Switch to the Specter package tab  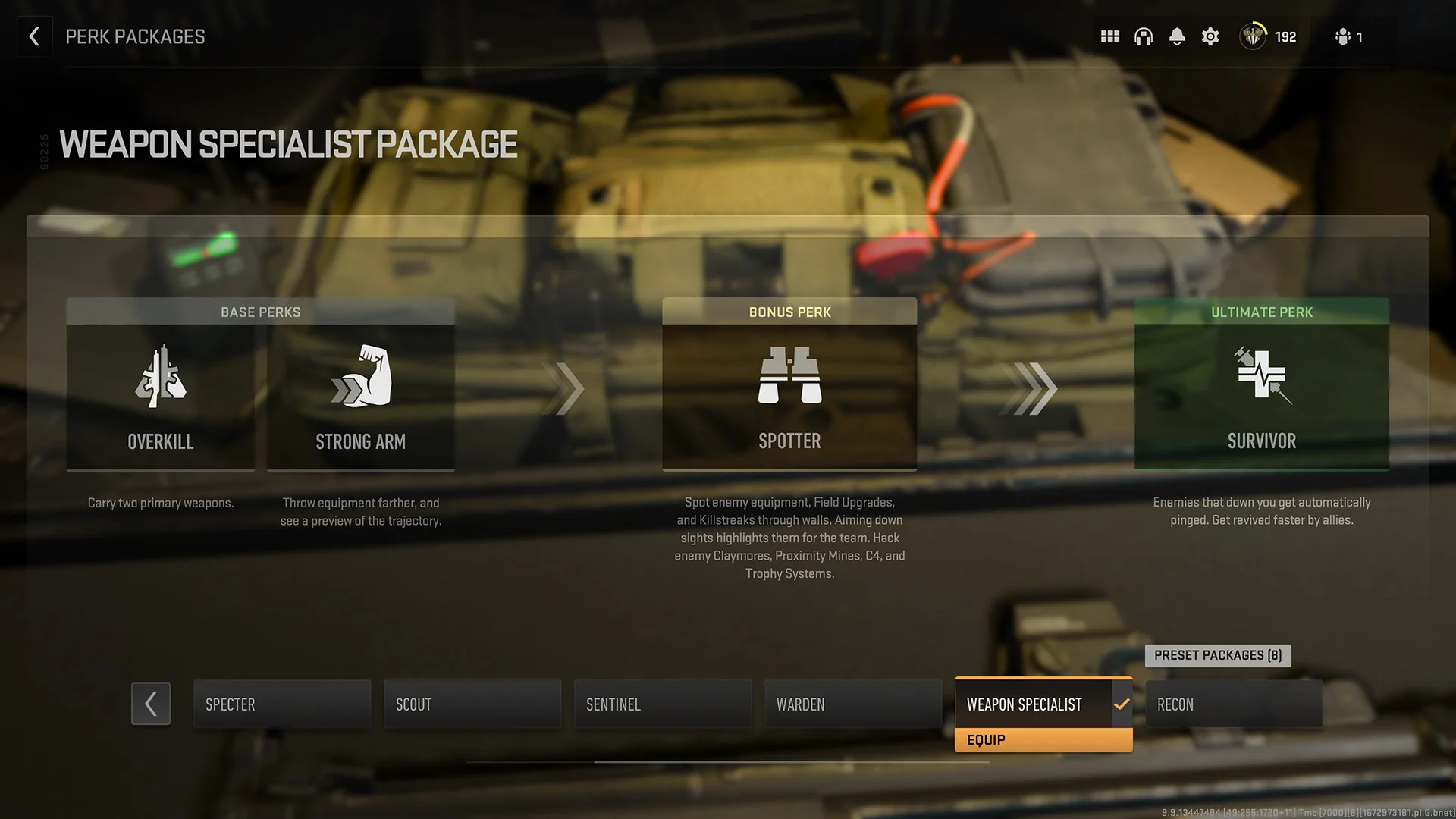[x=281, y=704]
